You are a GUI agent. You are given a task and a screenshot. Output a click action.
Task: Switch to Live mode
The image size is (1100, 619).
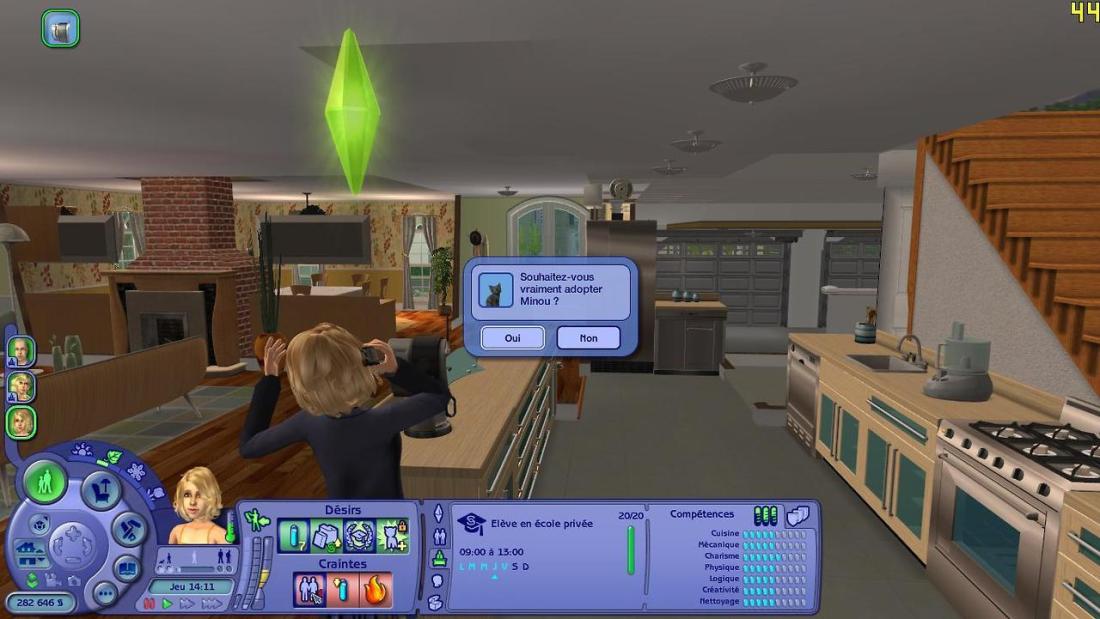click(x=45, y=483)
